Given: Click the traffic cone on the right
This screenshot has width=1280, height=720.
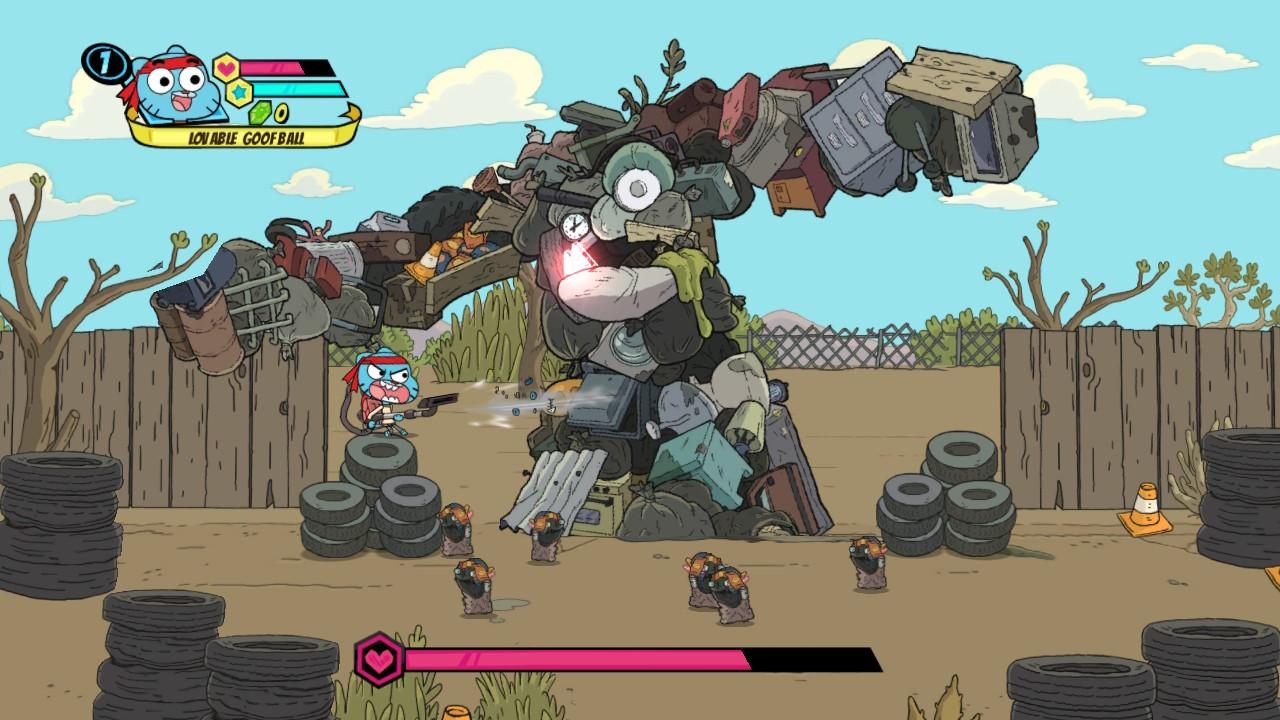Looking at the screenshot, I should (1148, 503).
